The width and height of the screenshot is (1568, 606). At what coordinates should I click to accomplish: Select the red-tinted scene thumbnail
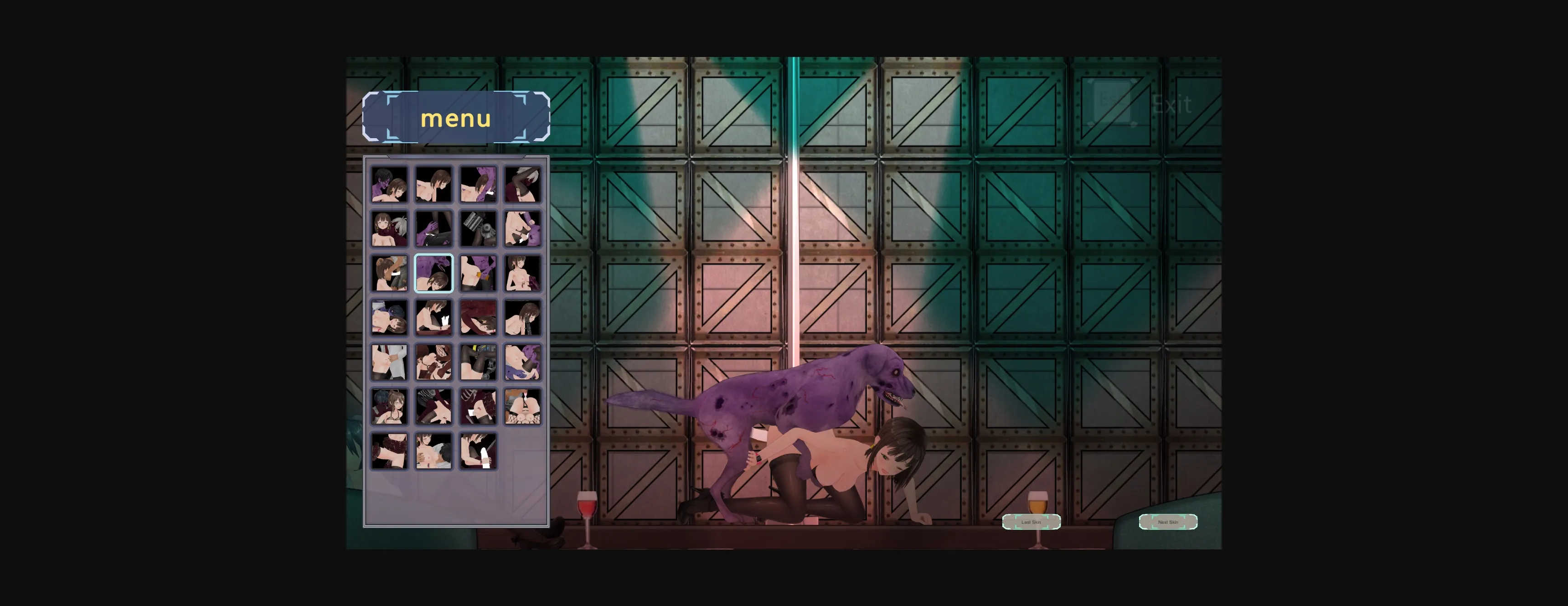click(x=479, y=318)
